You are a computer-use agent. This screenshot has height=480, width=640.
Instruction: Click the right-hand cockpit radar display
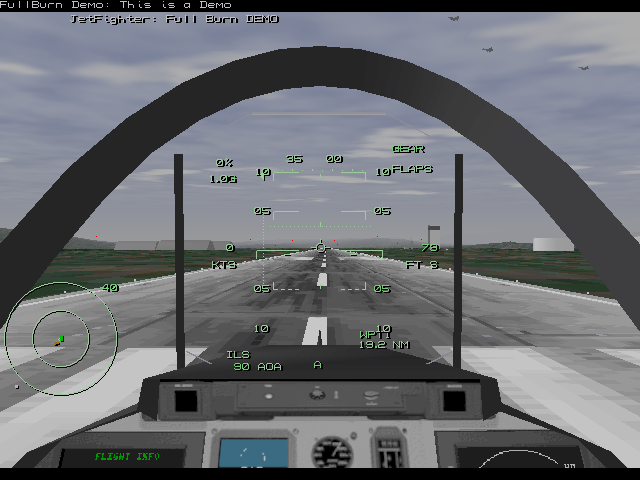[x=520, y=460]
